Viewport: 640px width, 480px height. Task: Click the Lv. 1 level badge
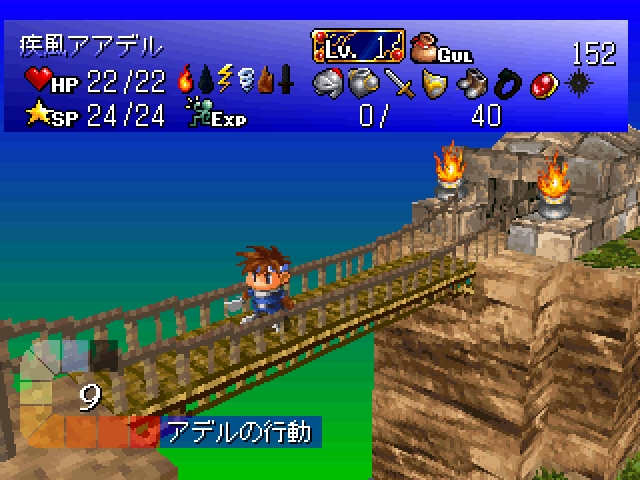click(x=358, y=46)
